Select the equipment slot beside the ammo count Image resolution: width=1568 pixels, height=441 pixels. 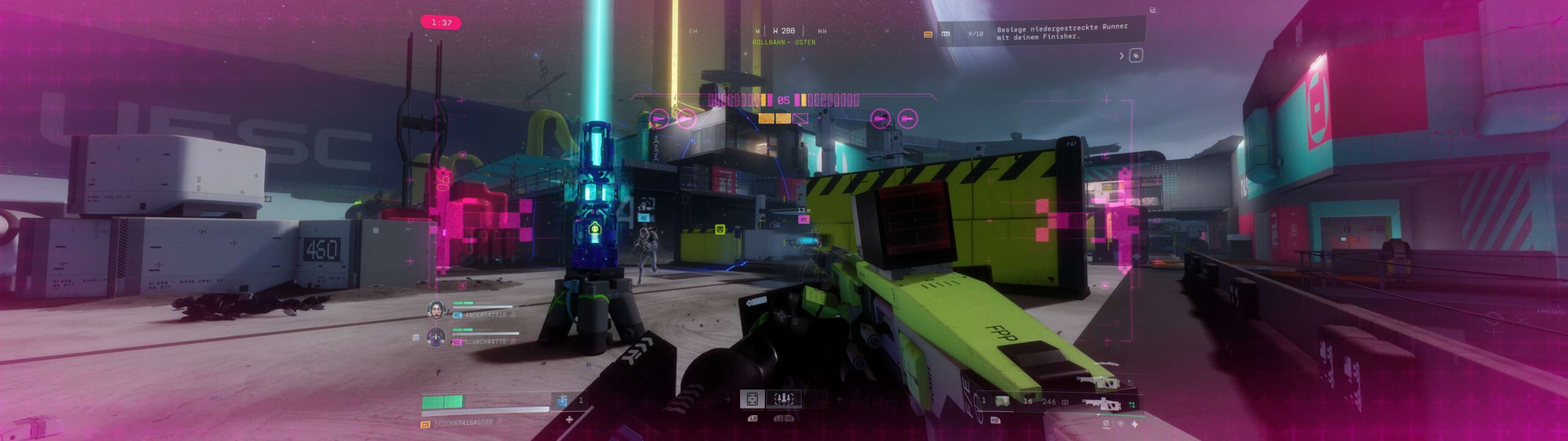tap(1002, 401)
